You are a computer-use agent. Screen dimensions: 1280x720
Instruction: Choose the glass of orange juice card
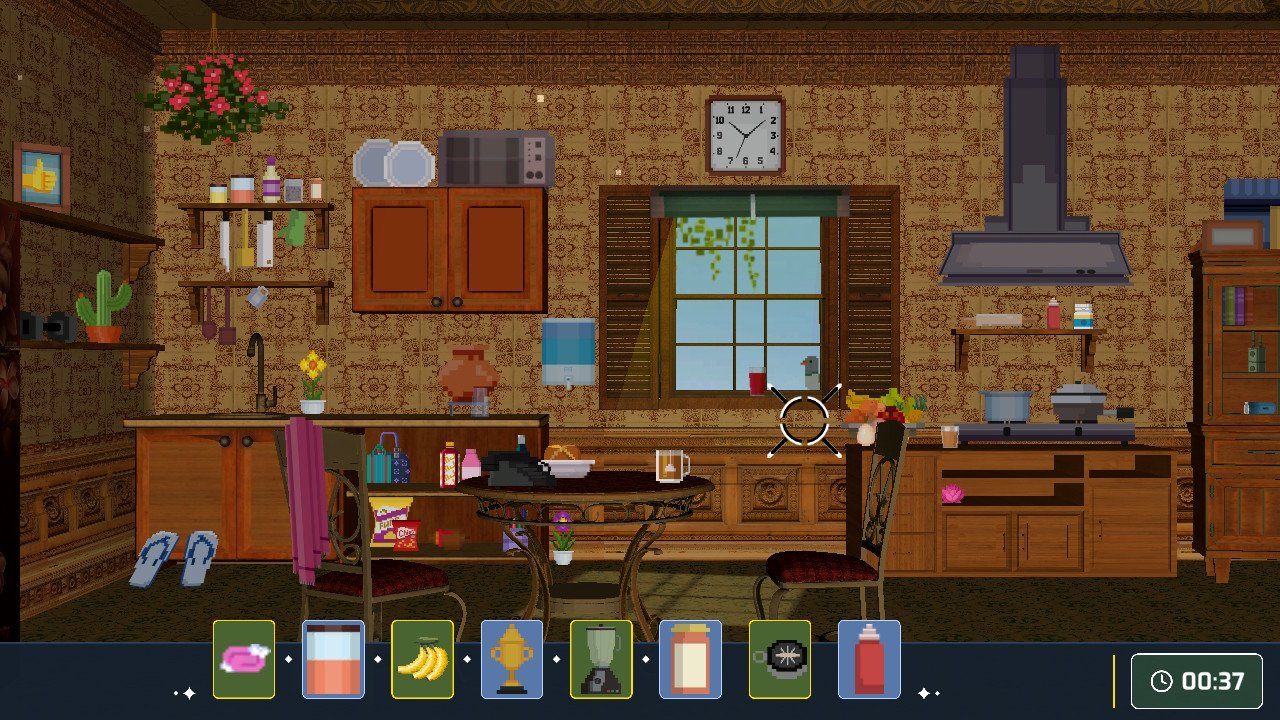pyautogui.click(x=333, y=659)
